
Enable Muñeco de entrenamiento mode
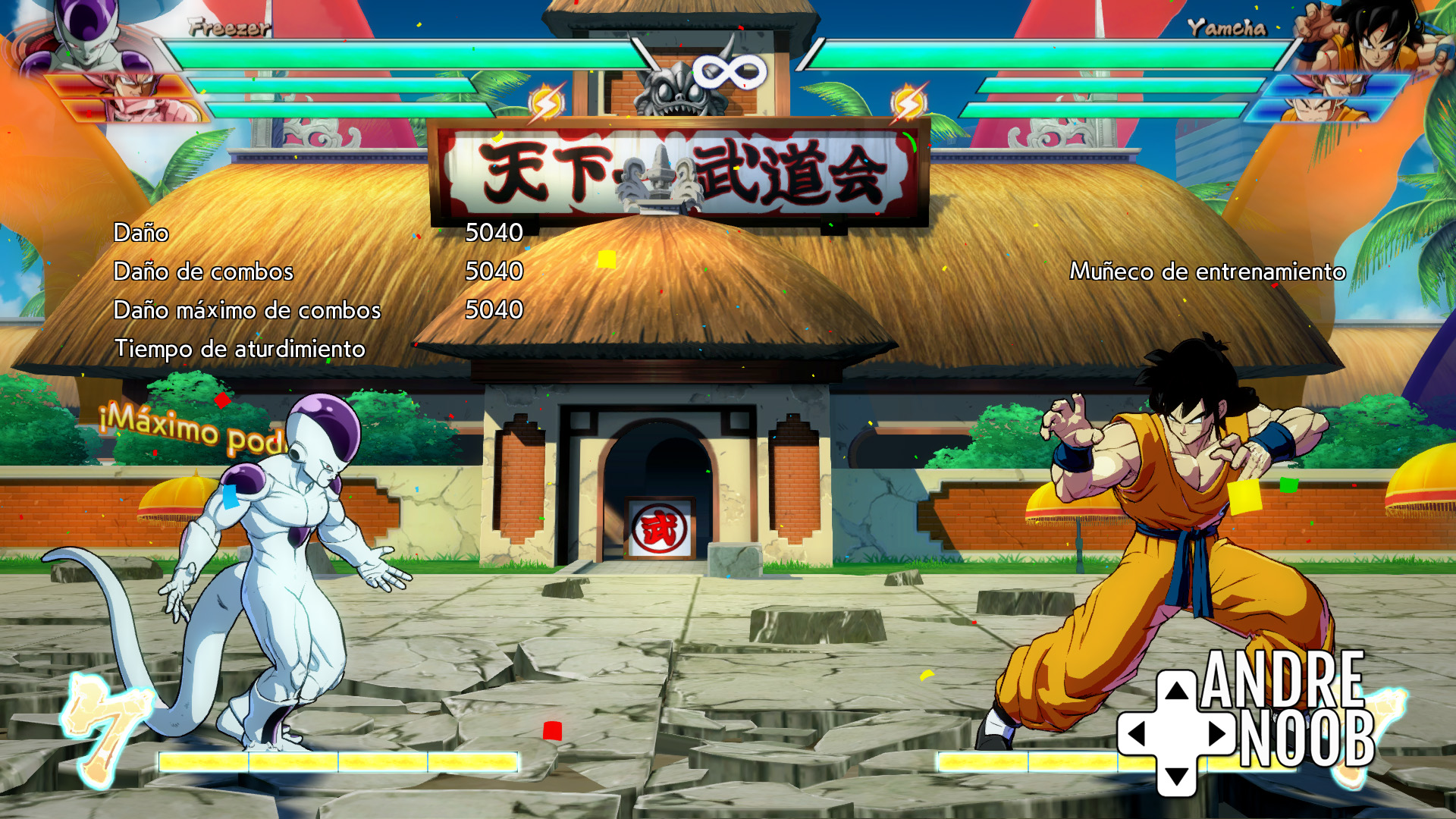coord(1208,271)
